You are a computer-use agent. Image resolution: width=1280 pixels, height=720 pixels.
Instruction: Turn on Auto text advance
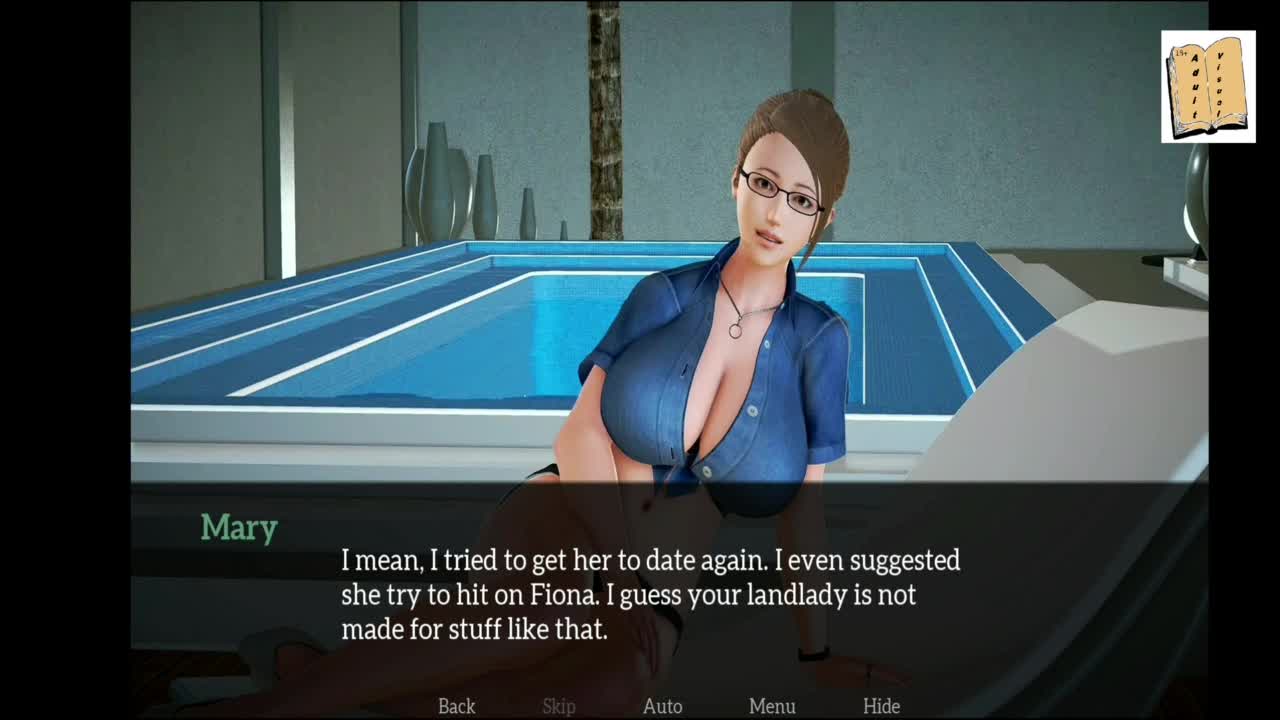(662, 706)
